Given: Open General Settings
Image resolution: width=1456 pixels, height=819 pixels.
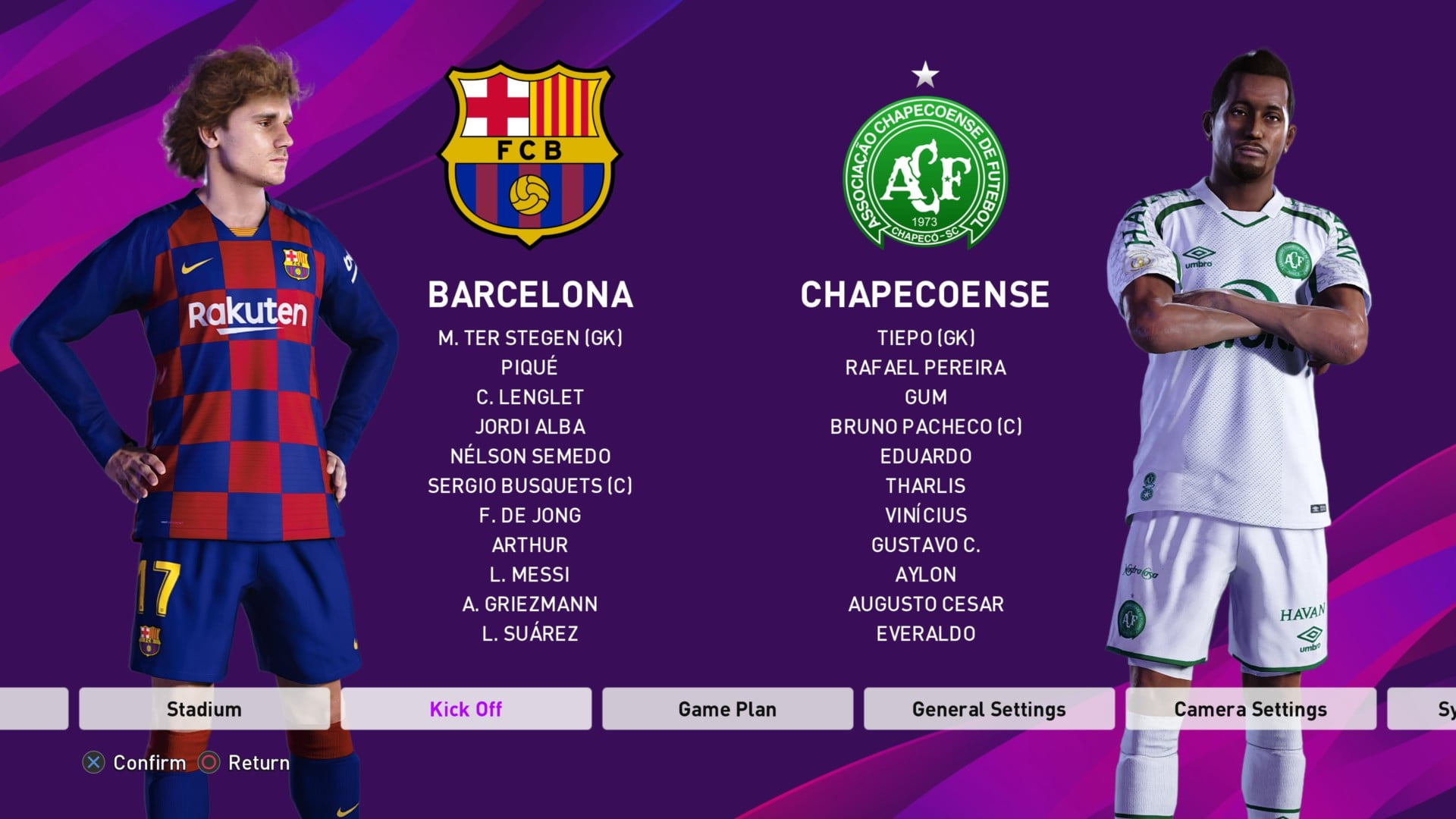Looking at the screenshot, I should [x=989, y=709].
